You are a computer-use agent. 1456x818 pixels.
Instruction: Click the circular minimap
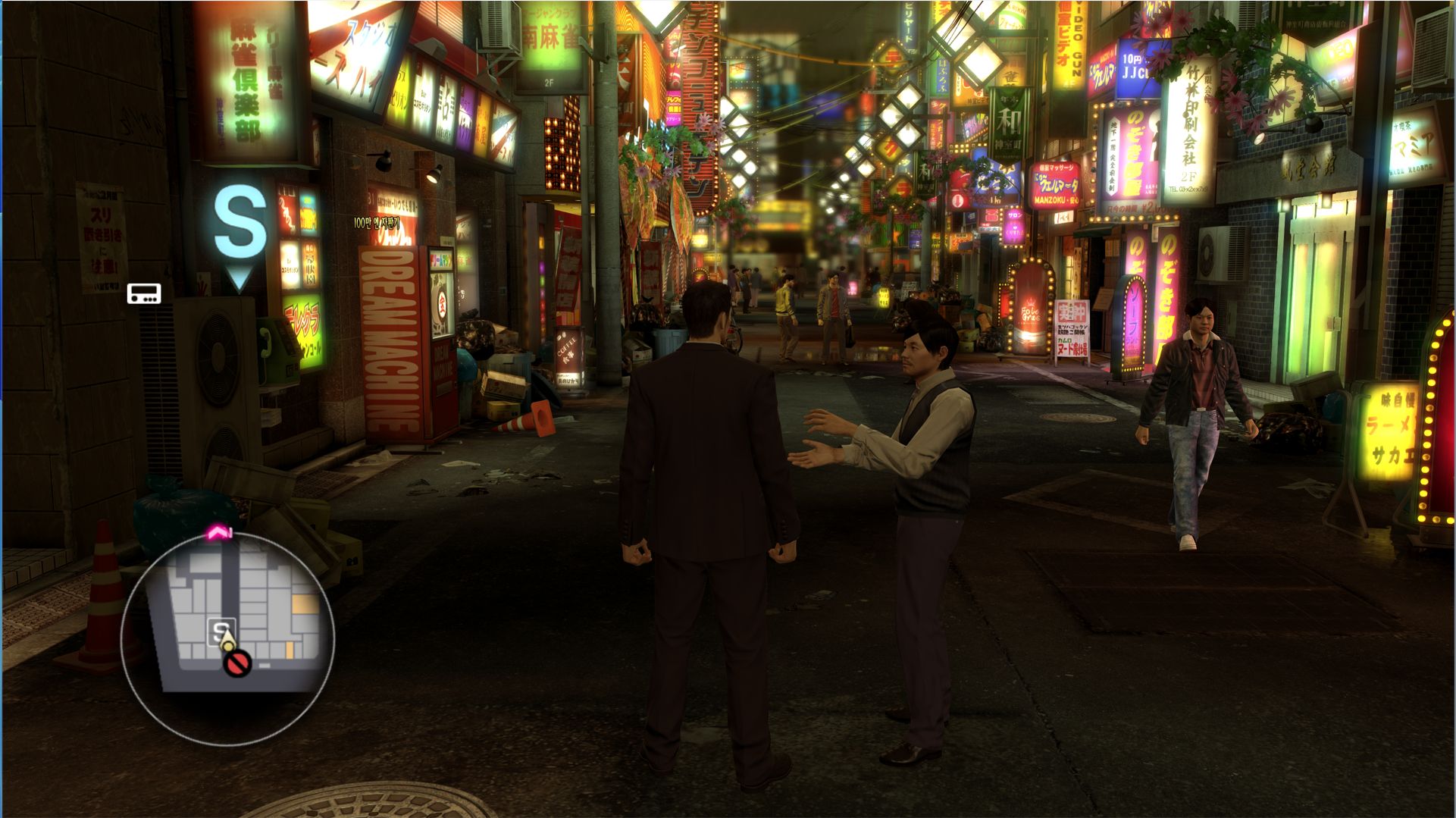pyautogui.click(x=227, y=638)
